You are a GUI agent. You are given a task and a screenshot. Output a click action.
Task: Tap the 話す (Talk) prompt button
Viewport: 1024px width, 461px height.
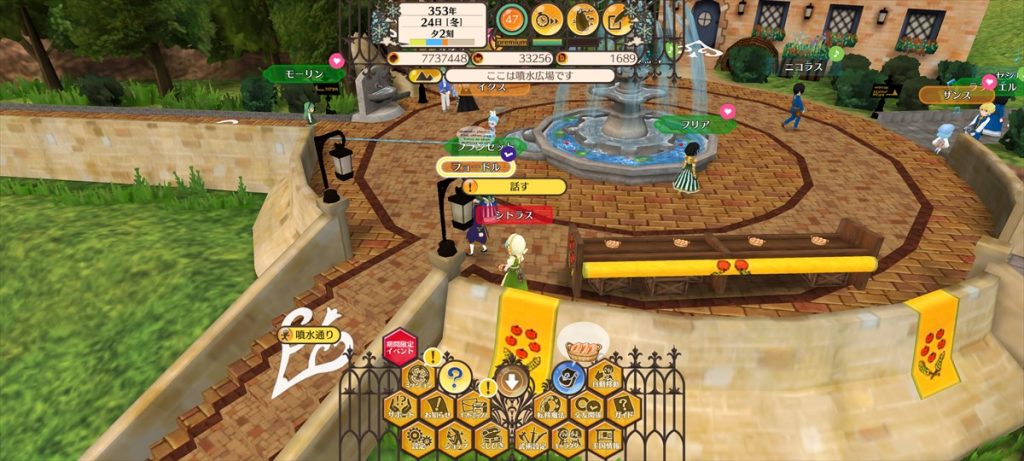coord(517,187)
